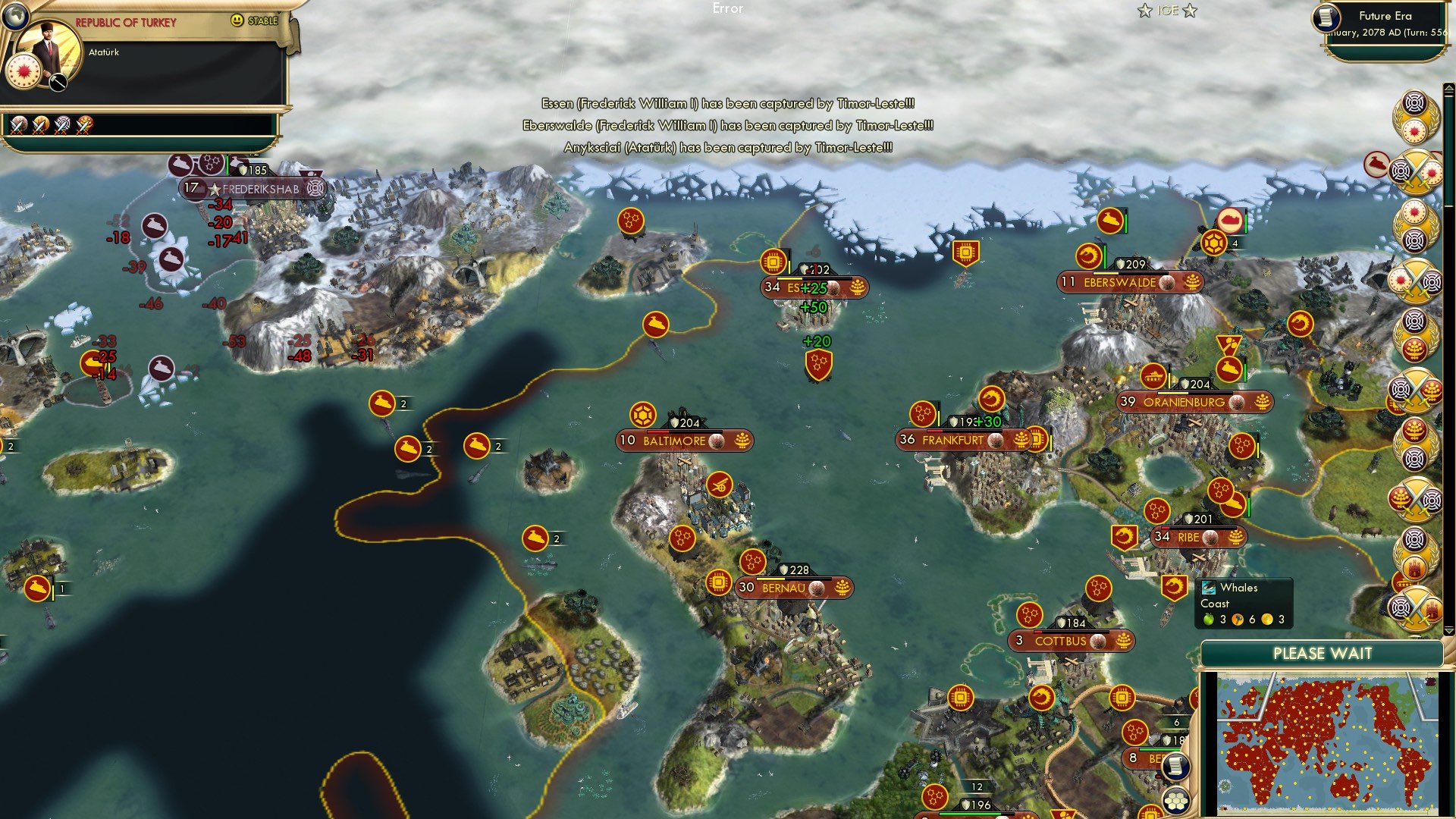The height and width of the screenshot is (819, 1456).
Task: Open the Oranienburg city screen
Action: point(1183,403)
